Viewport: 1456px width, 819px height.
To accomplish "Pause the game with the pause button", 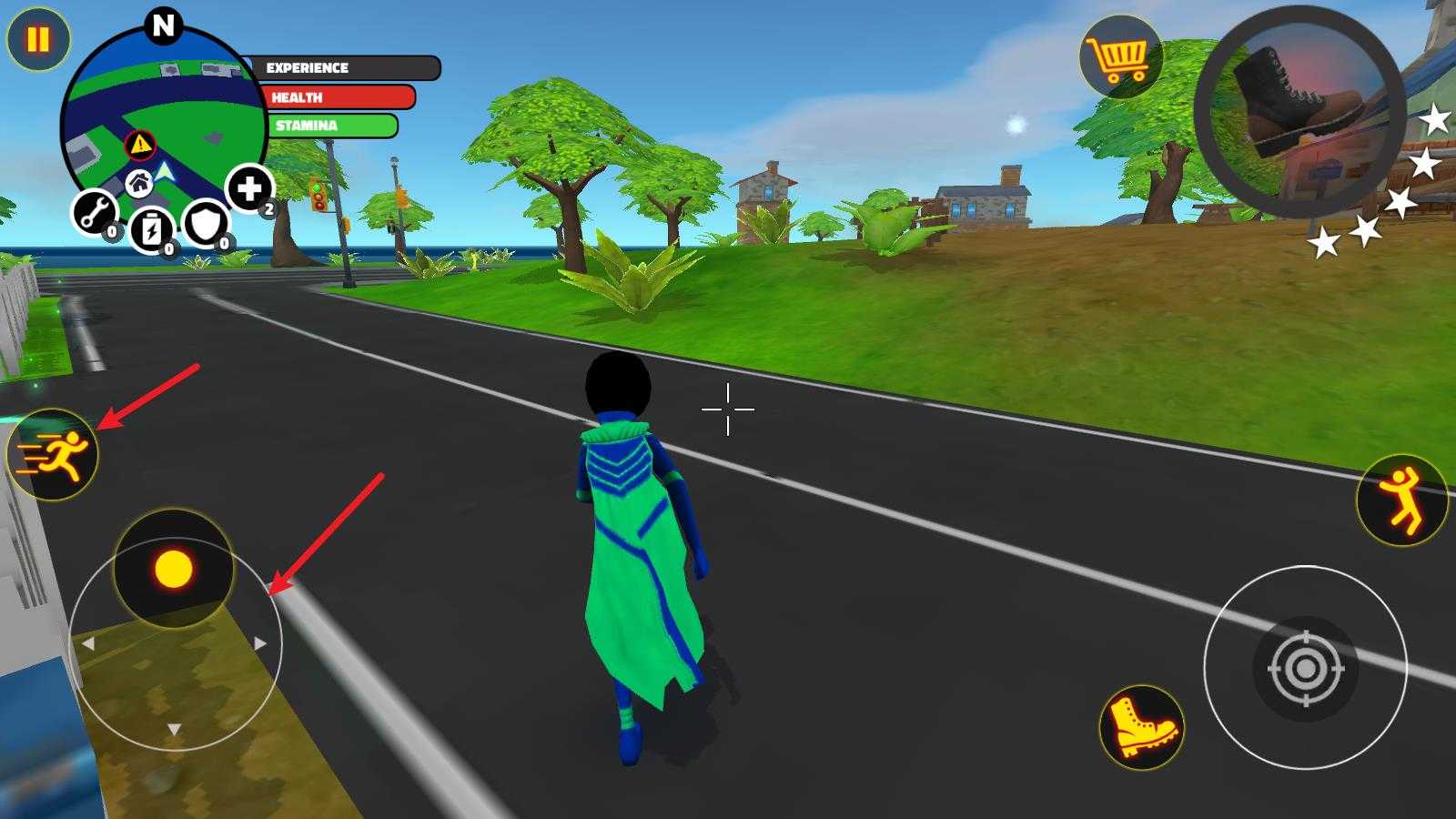I will click(37, 40).
